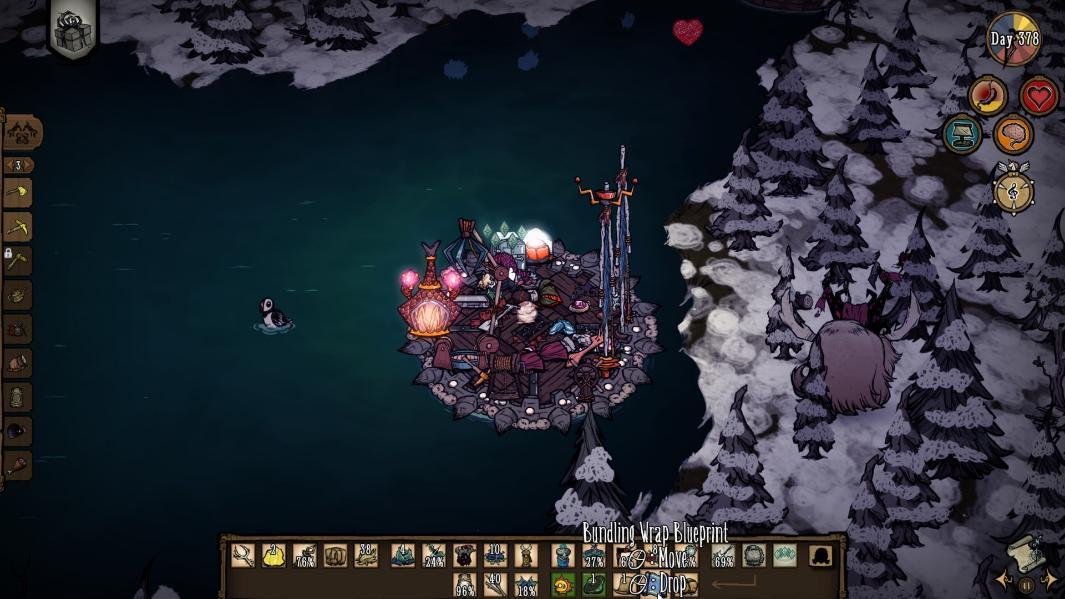Choose the inventory item at 24% durability
The width and height of the screenshot is (1065, 599).
tap(434, 556)
